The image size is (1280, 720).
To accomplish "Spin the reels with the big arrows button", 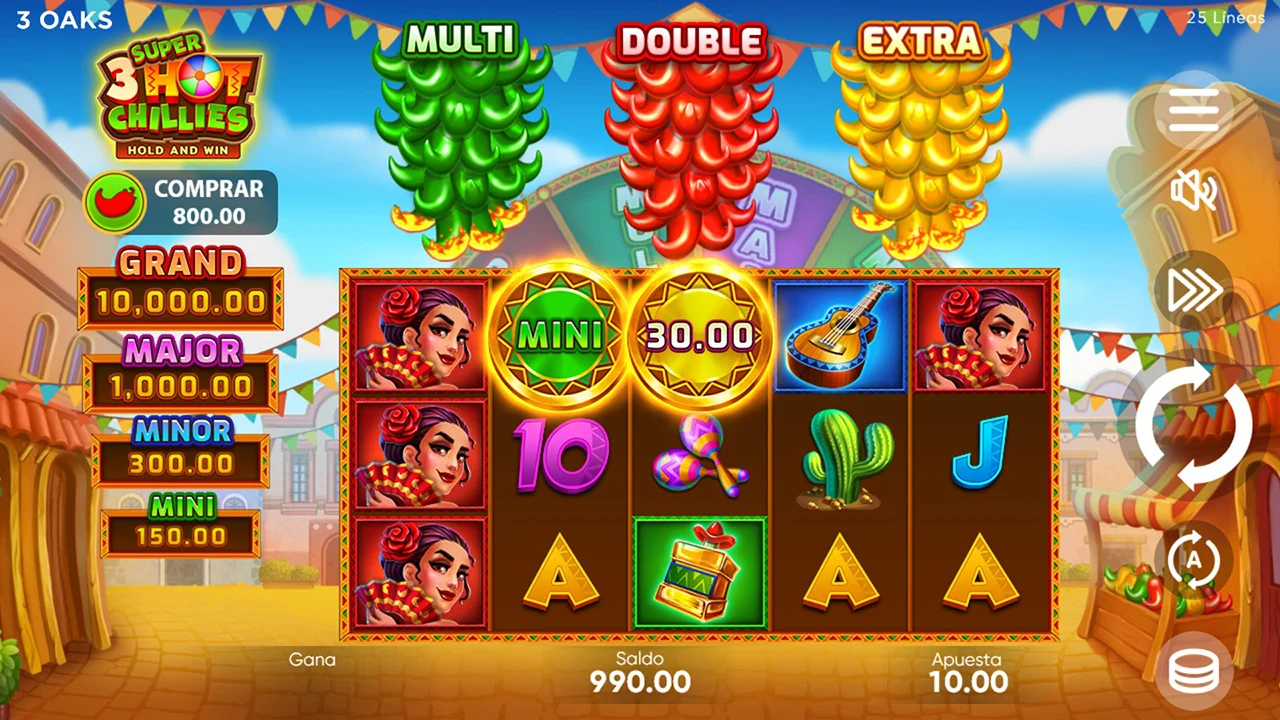I will tap(1194, 426).
